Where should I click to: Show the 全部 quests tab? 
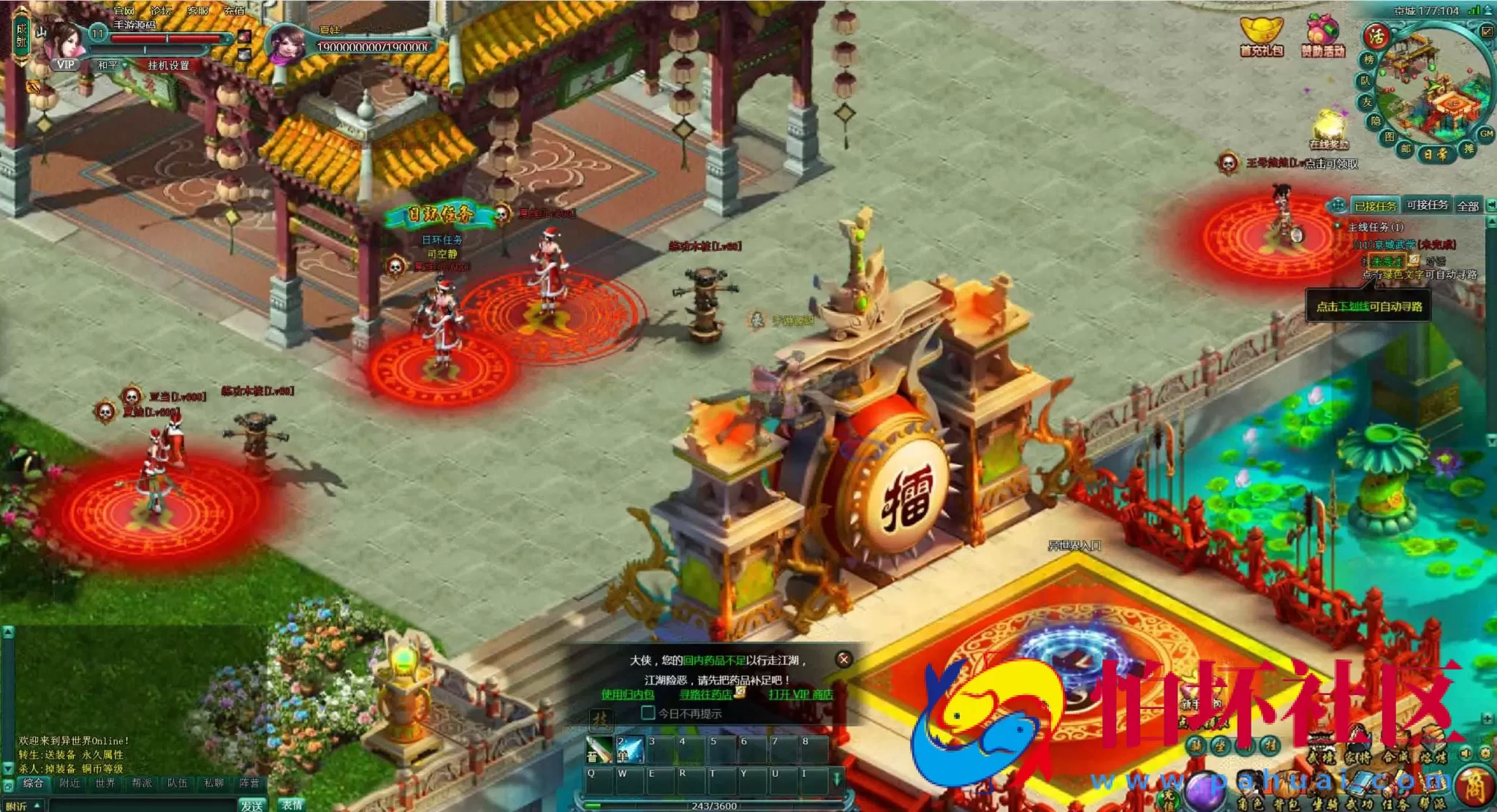(x=1468, y=206)
